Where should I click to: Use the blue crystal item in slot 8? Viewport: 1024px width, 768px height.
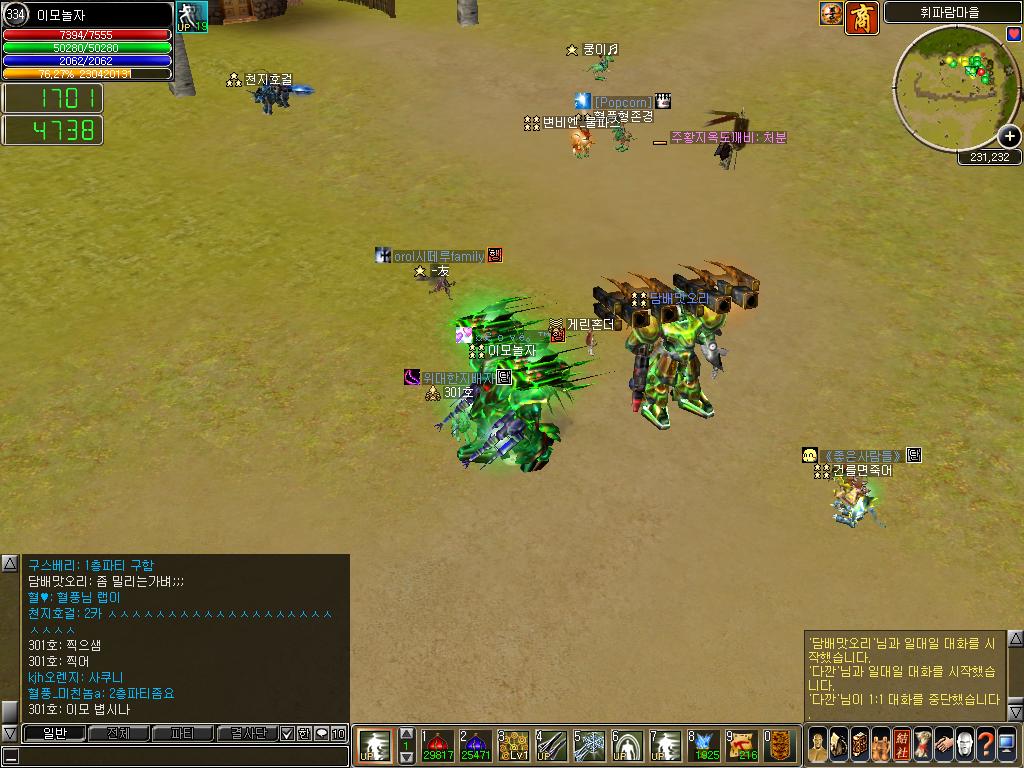(x=704, y=745)
